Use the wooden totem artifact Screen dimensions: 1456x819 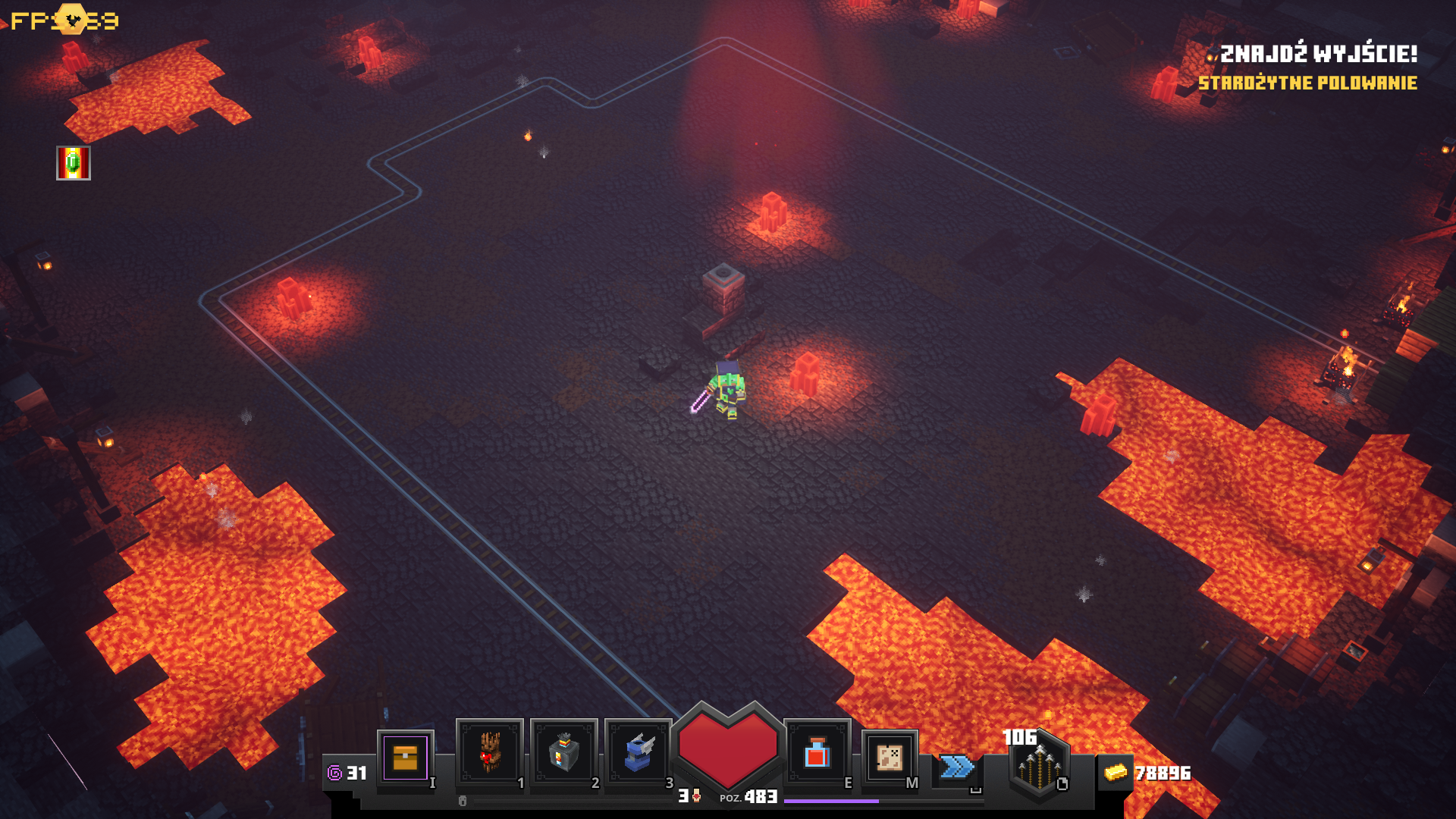point(490,752)
